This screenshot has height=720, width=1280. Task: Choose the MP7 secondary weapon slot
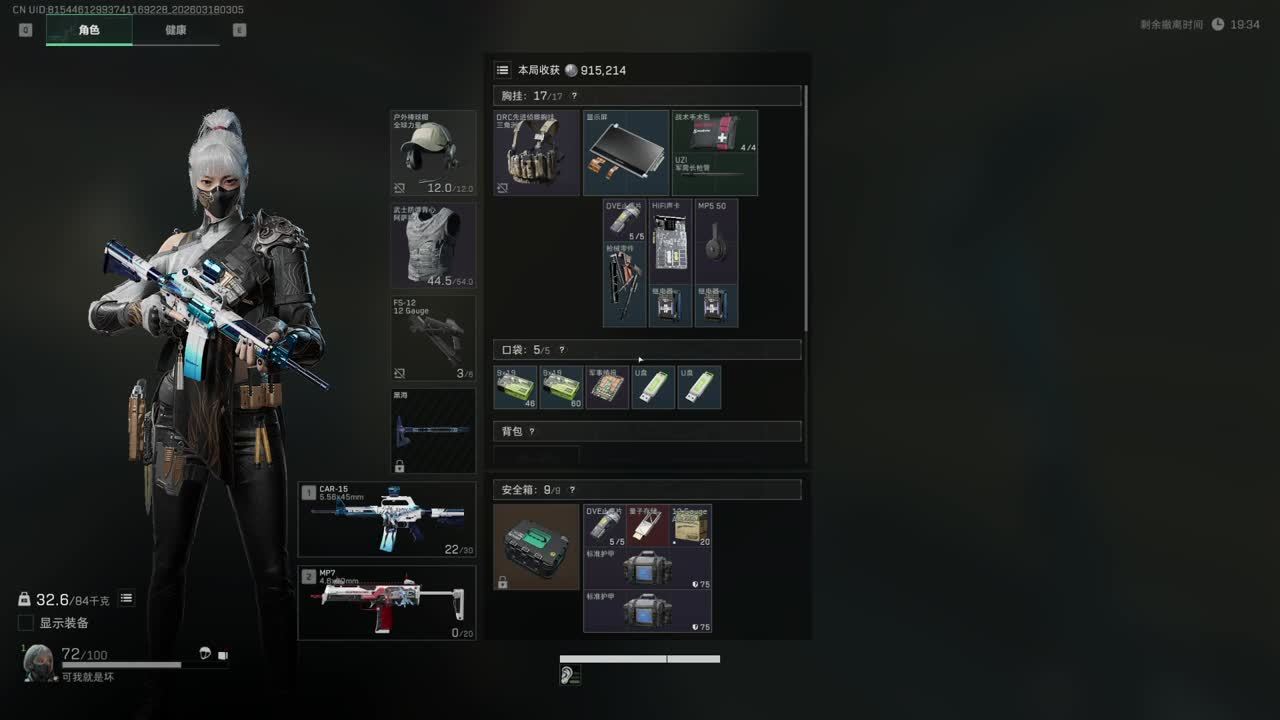click(387, 602)
